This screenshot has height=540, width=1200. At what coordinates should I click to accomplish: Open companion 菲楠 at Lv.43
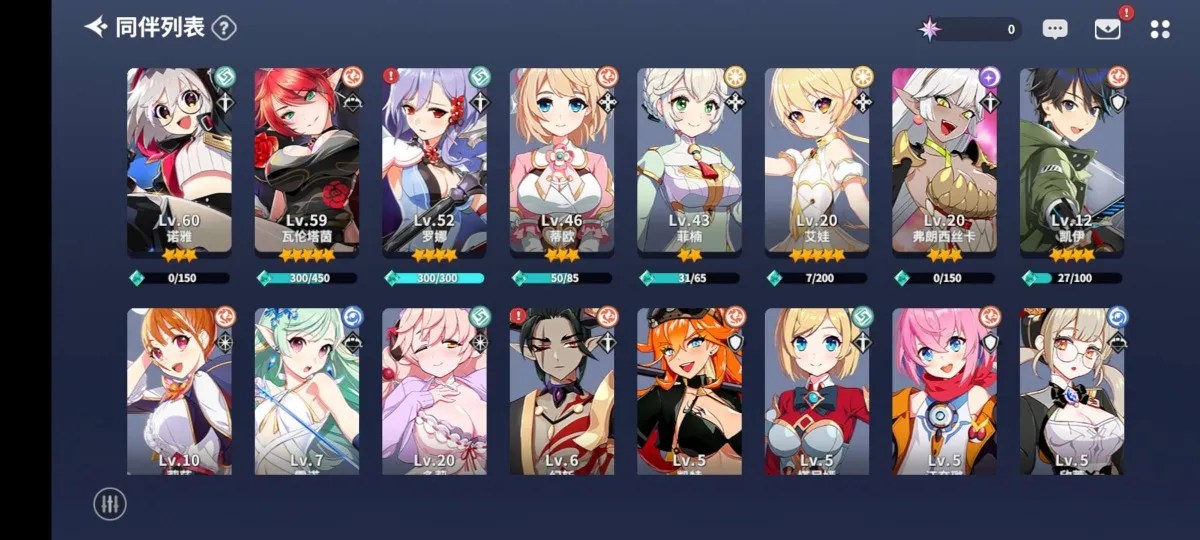click(x=690, y=160)
